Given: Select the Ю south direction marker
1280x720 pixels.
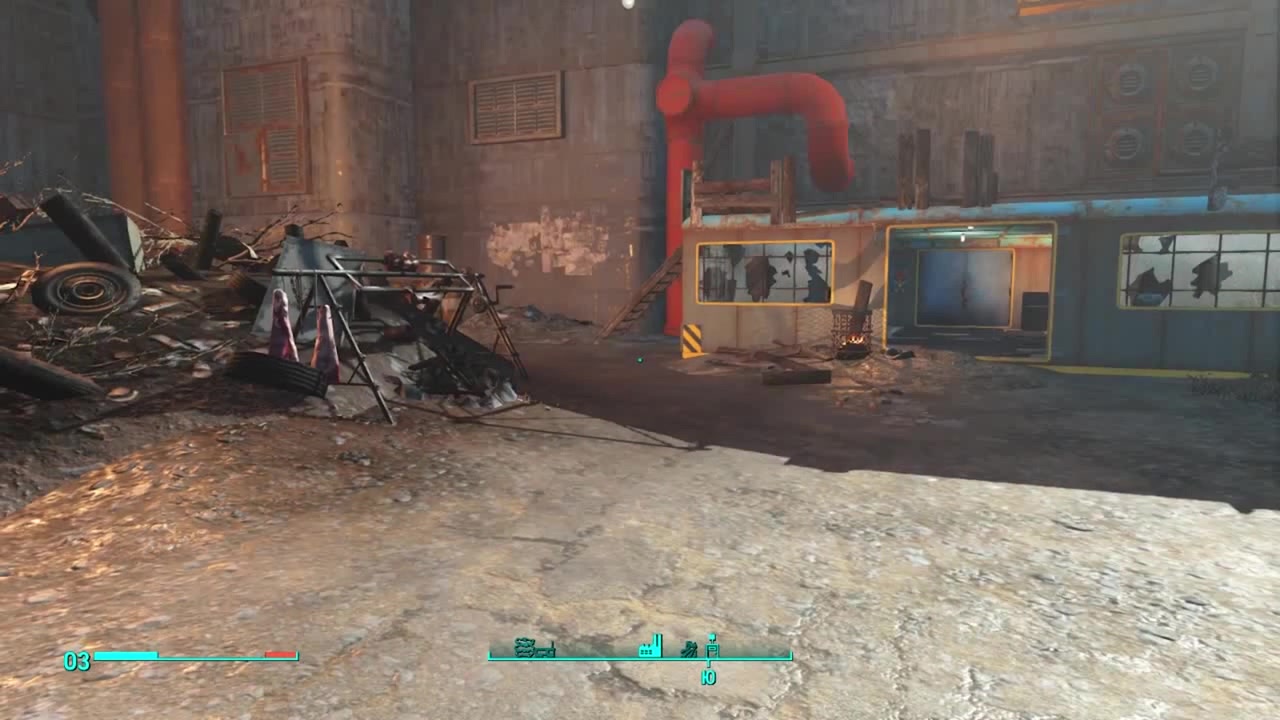Looking at the screenshot, I should 712,677.
